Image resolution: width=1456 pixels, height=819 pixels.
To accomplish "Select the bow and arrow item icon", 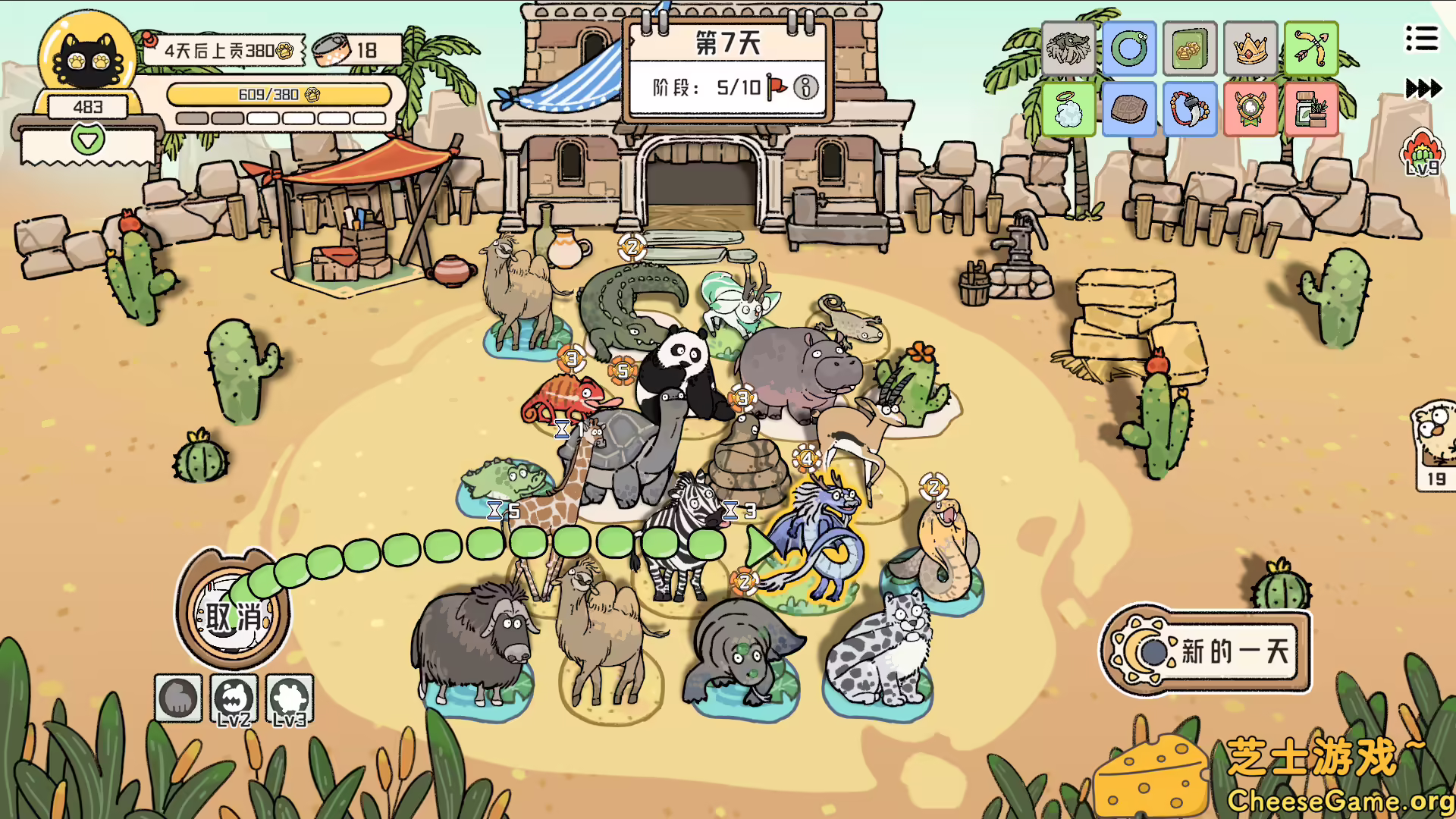I will pyautogui.click(x=1311, y=49).
